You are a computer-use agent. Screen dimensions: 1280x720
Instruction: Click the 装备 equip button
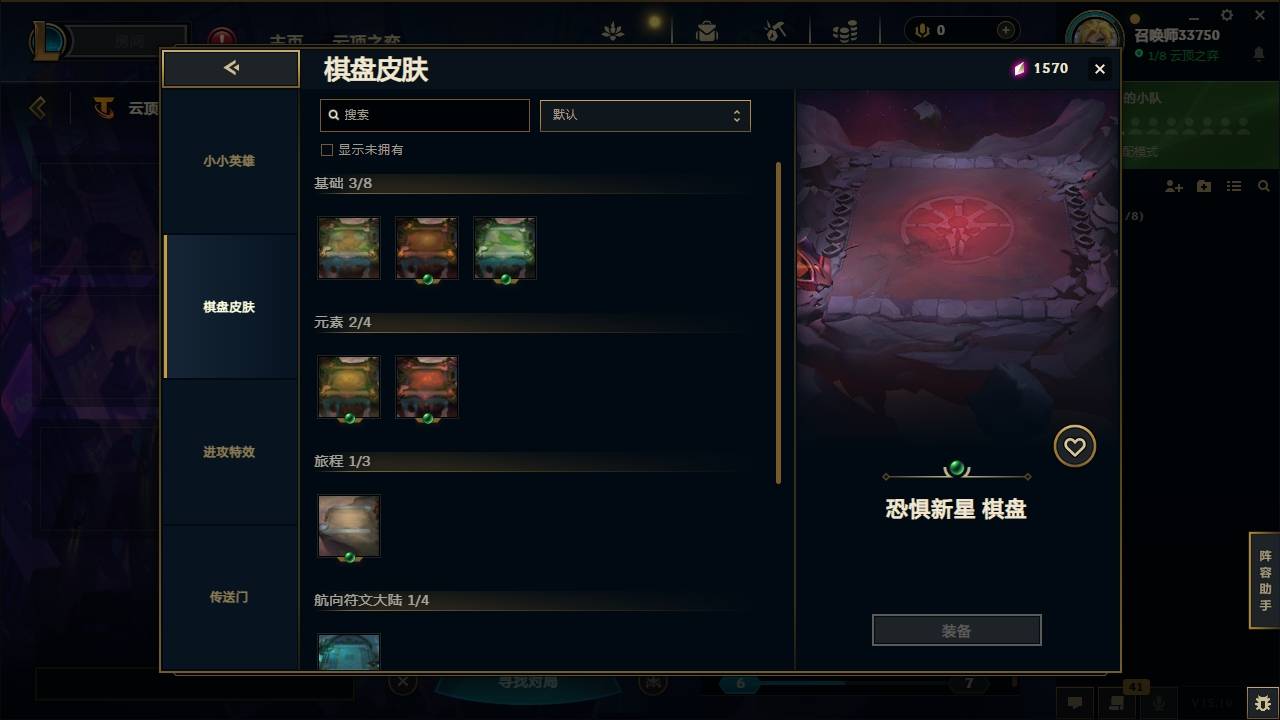tap(956, 629)
